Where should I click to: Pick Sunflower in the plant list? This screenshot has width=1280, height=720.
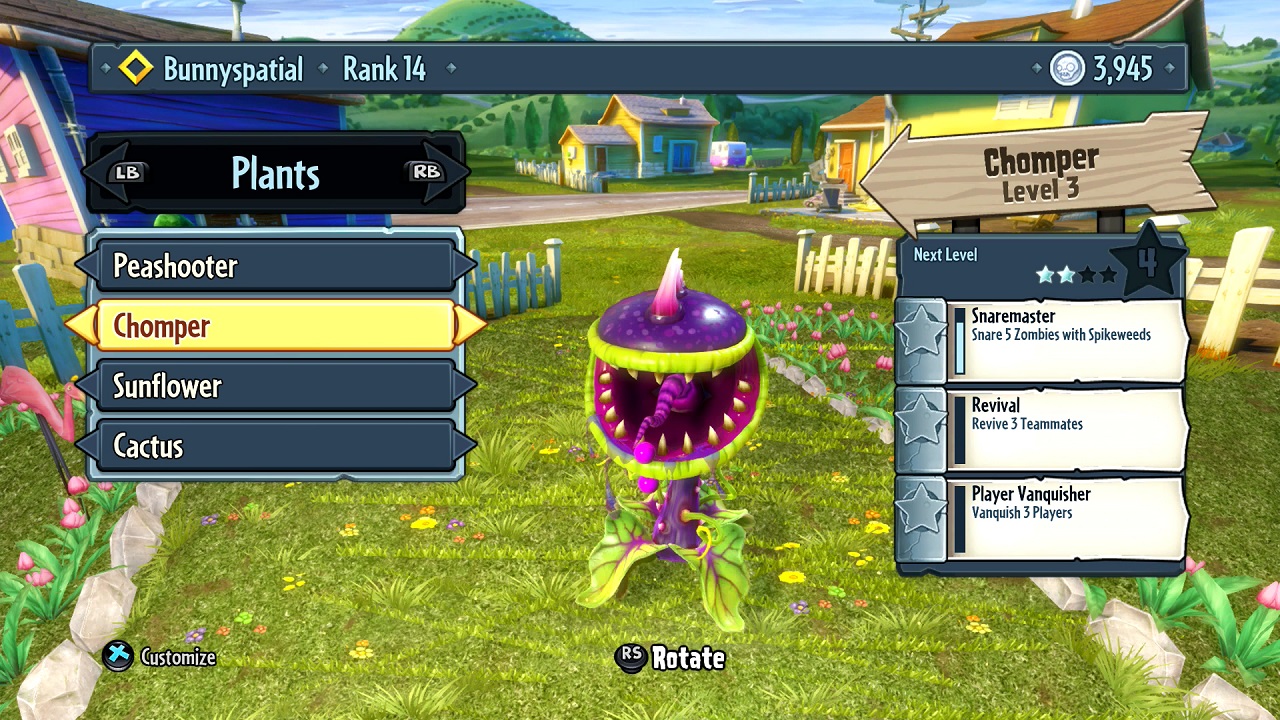275,386
